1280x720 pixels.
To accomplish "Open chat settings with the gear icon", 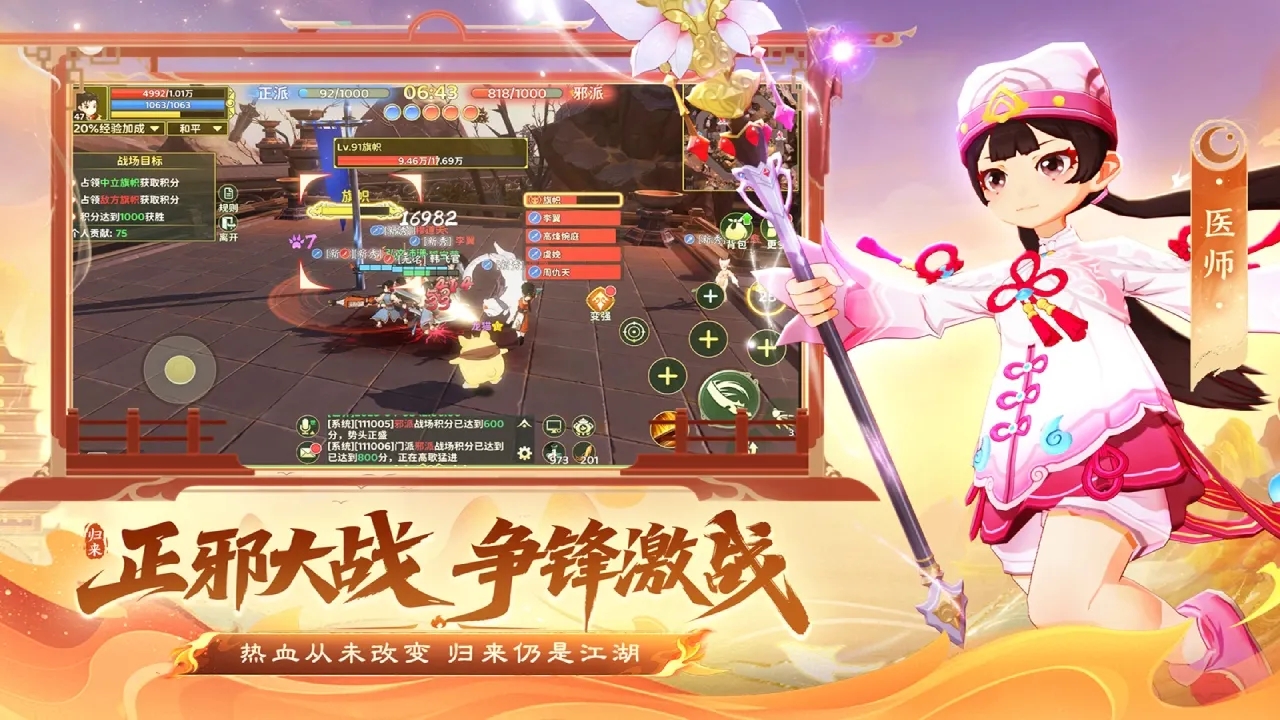I will tap(523, 452).
